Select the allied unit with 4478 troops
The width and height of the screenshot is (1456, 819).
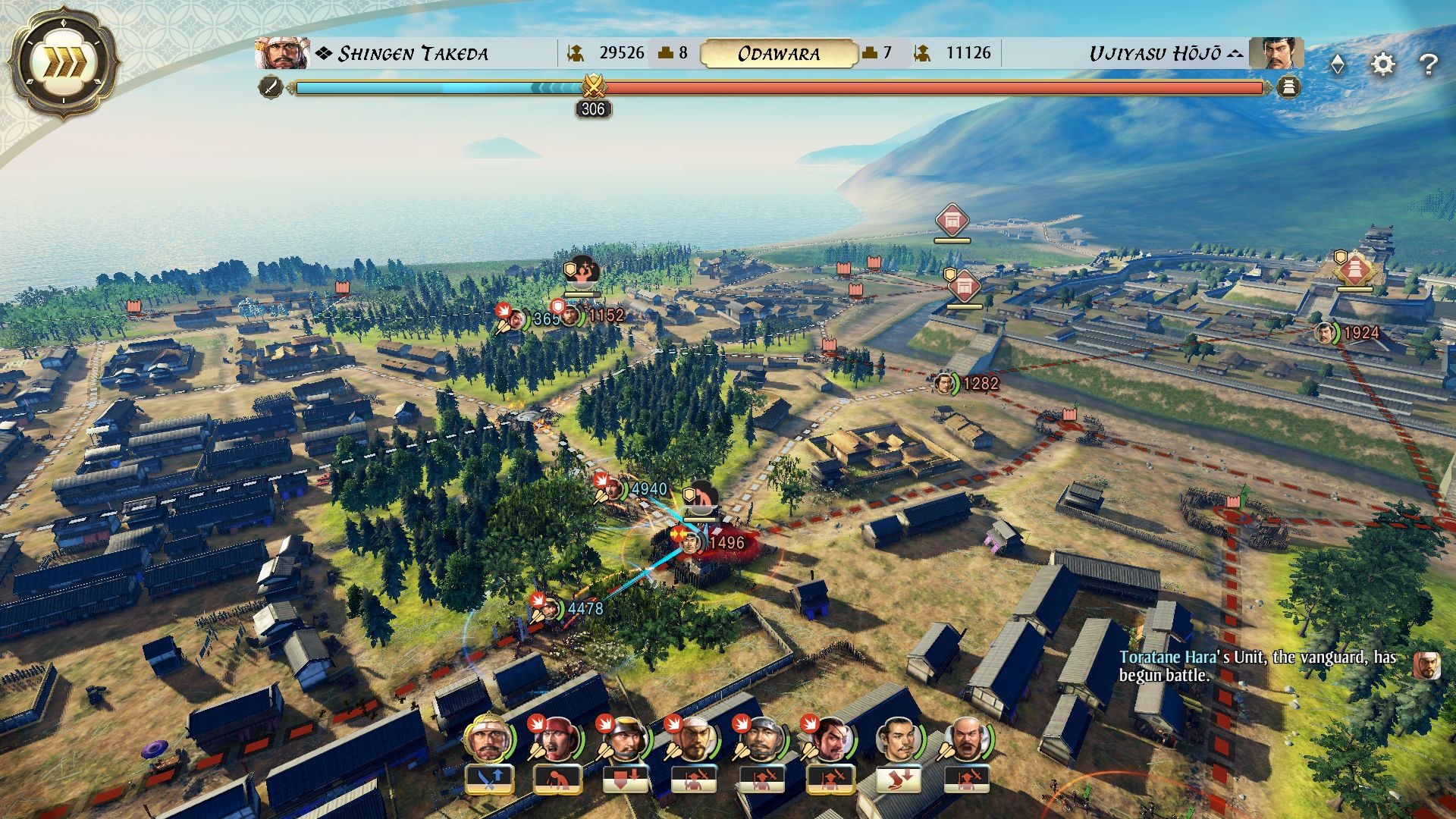point(584,608)
